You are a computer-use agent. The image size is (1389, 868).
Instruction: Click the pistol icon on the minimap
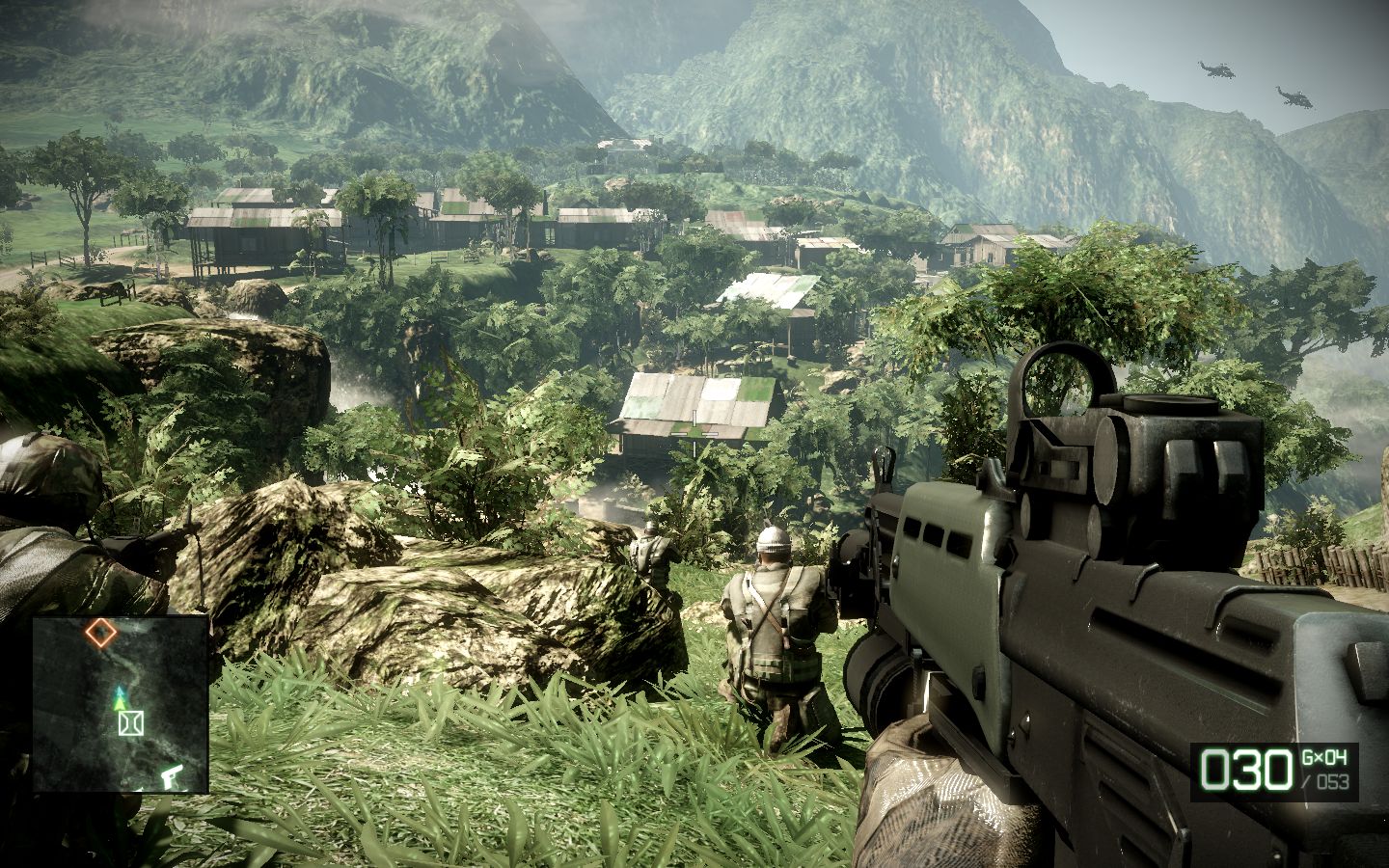(x=172, y=775)
